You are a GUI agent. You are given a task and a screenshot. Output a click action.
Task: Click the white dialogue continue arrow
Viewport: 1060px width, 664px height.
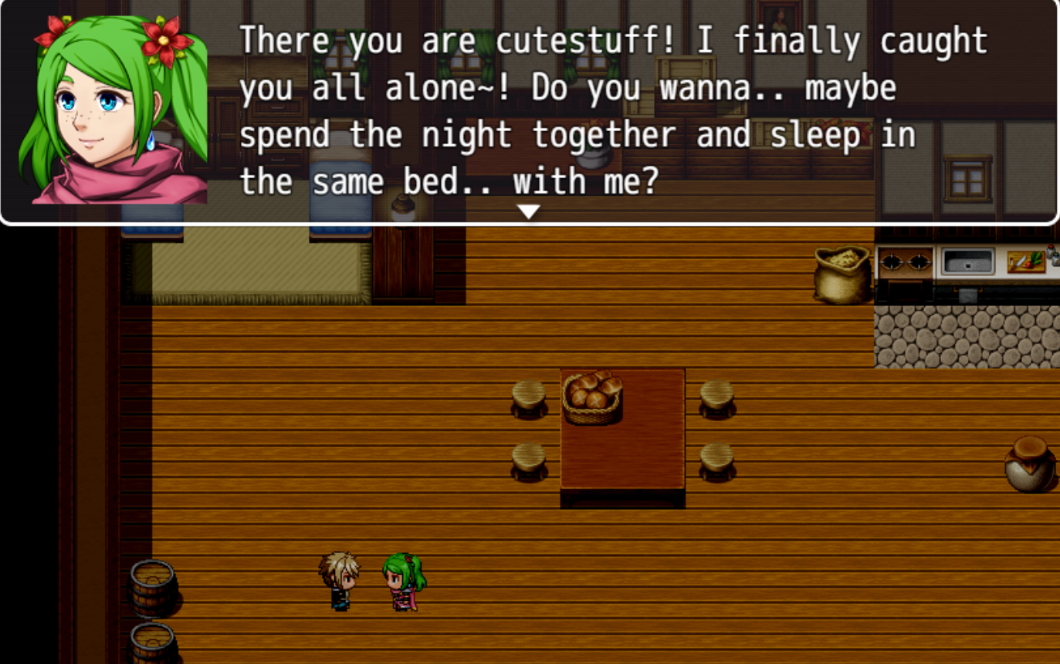pyautogui.click(x=528, y=211)
